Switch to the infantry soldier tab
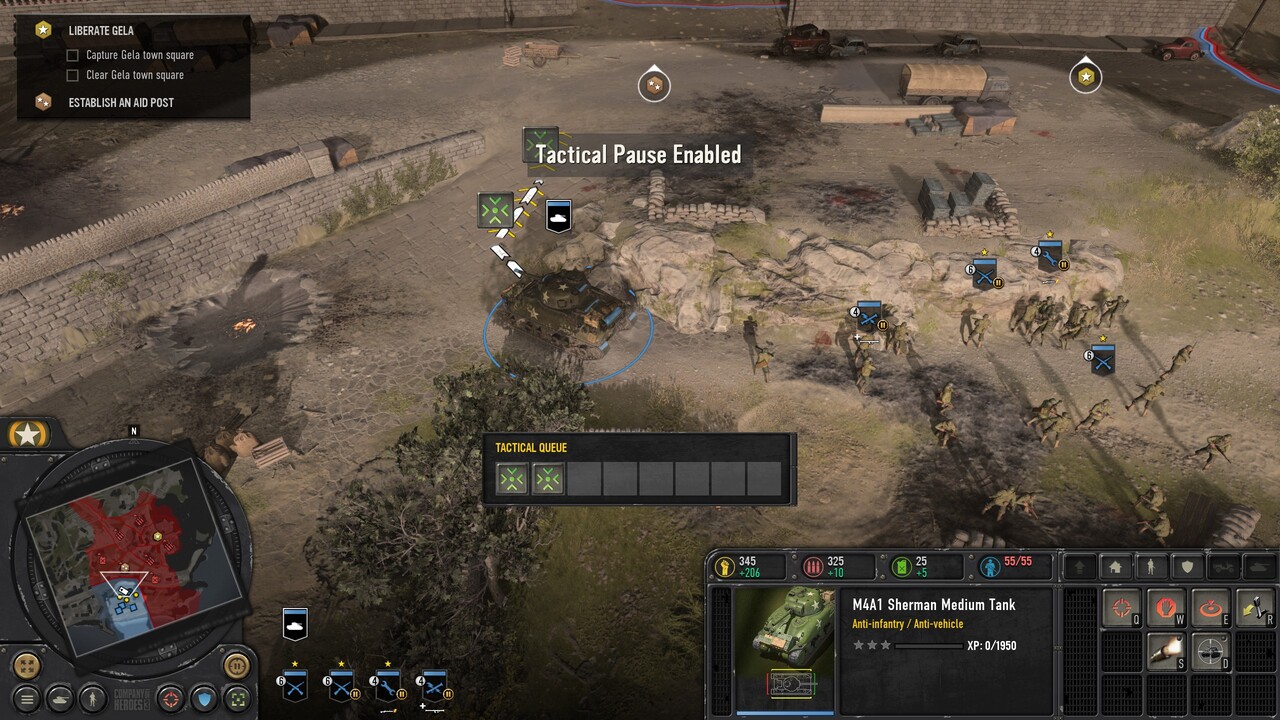Screen dimensions: 1280x720 coord(1151,567)
